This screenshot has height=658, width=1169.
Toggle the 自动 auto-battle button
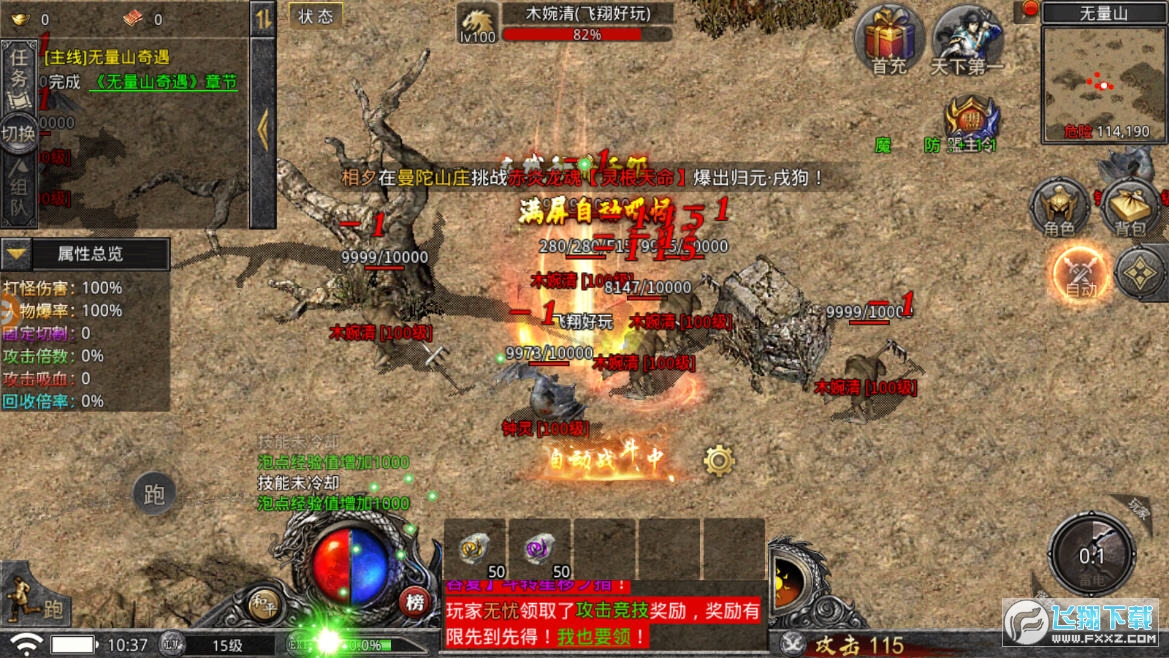point(1080,272)
